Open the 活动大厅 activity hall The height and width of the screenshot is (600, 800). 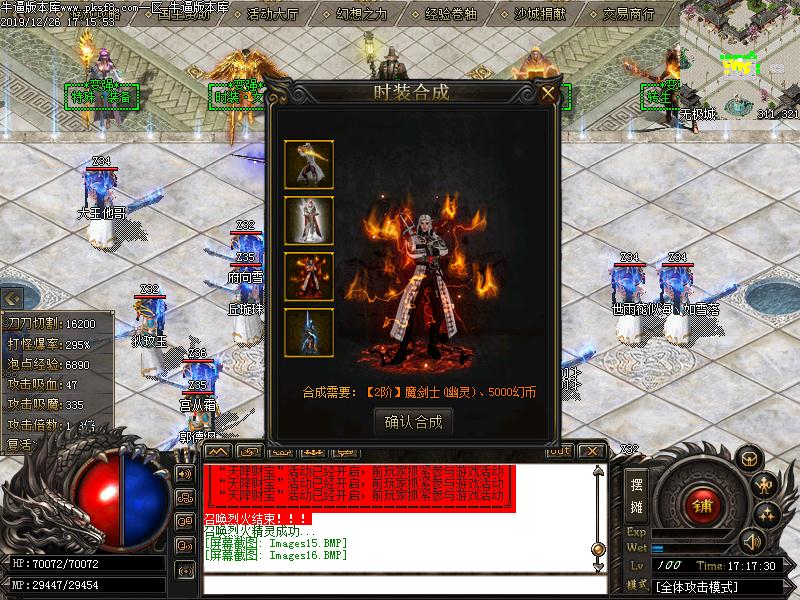coord(272,15)
